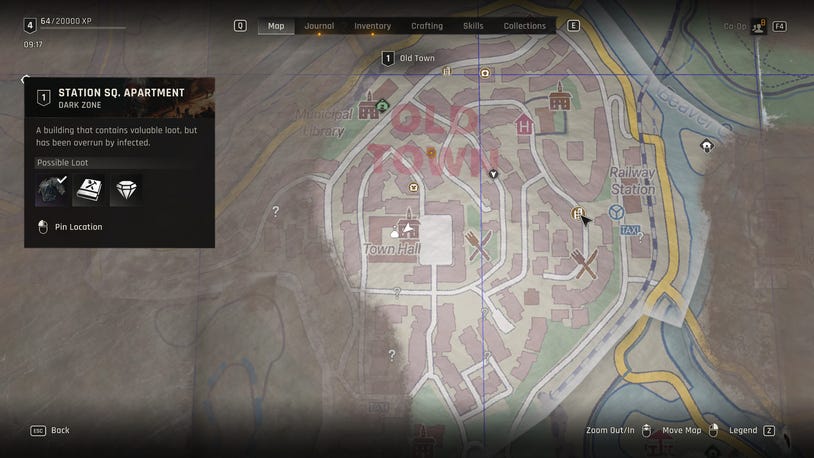Select the Taxi marker near Railway Station
The width and height of the screenshot is (814, 458).
(630, 230)
